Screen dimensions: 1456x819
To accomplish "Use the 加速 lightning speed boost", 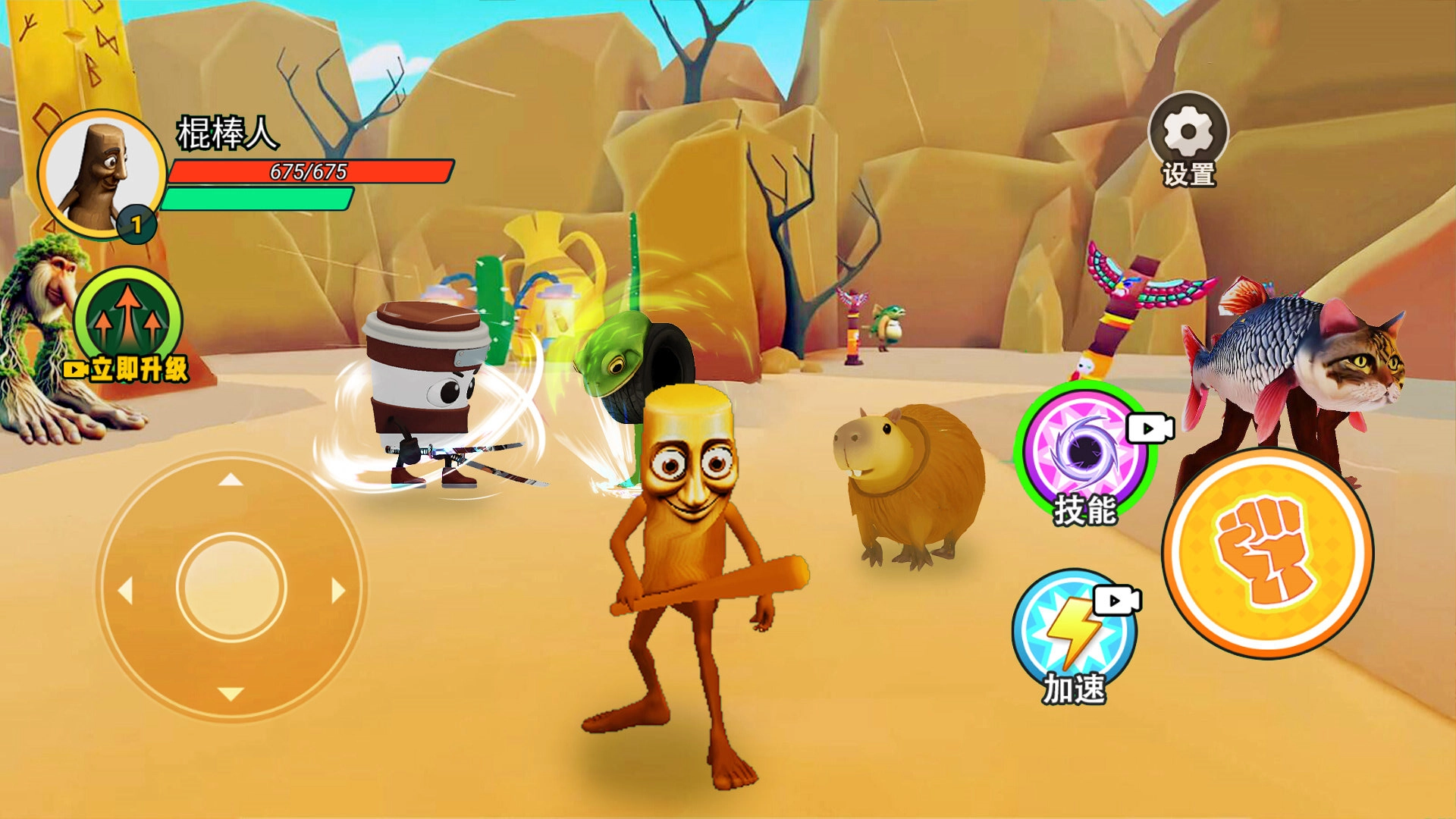I will (1074, 631).
